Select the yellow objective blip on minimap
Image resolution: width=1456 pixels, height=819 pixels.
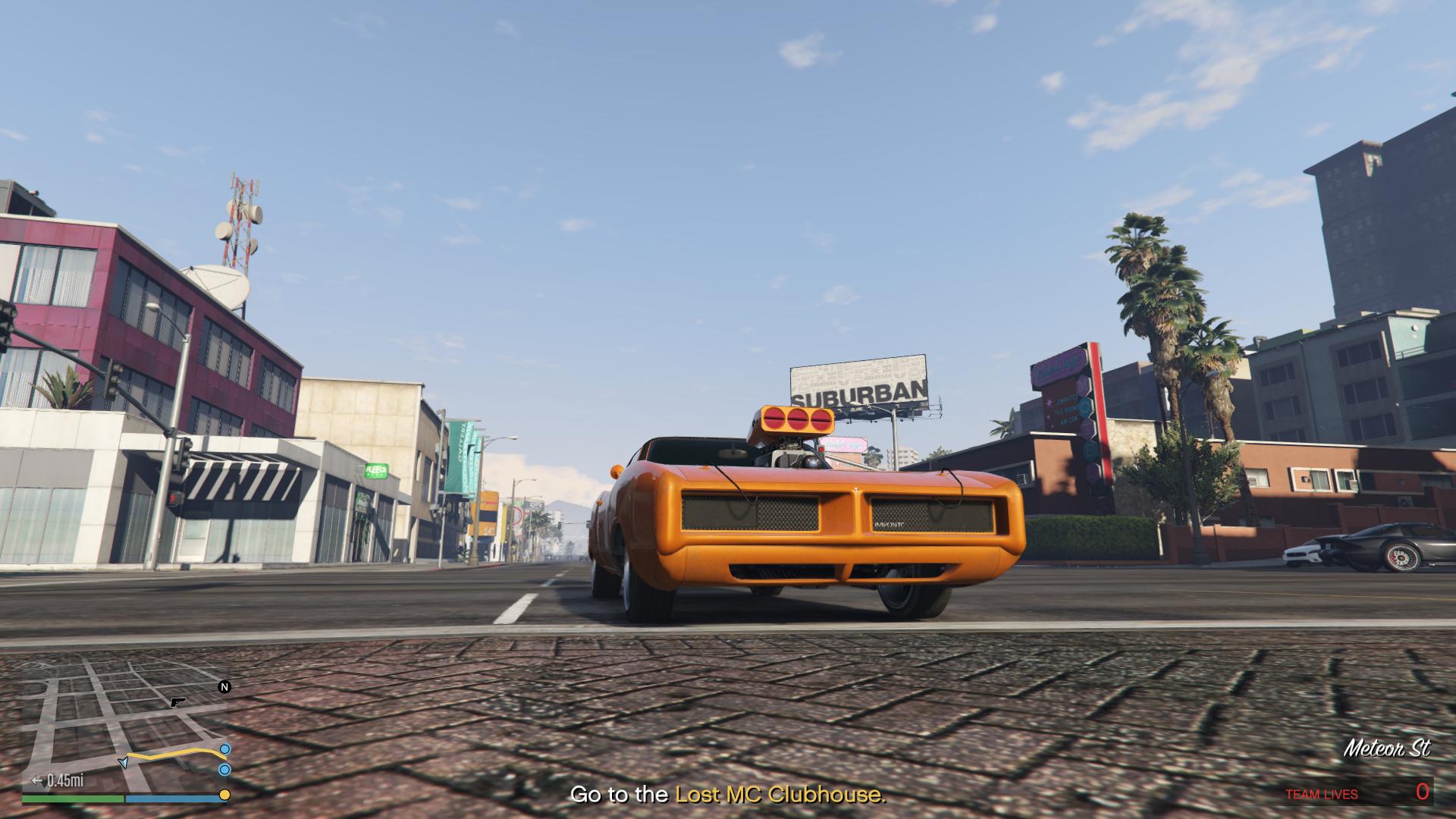point(224,795)
